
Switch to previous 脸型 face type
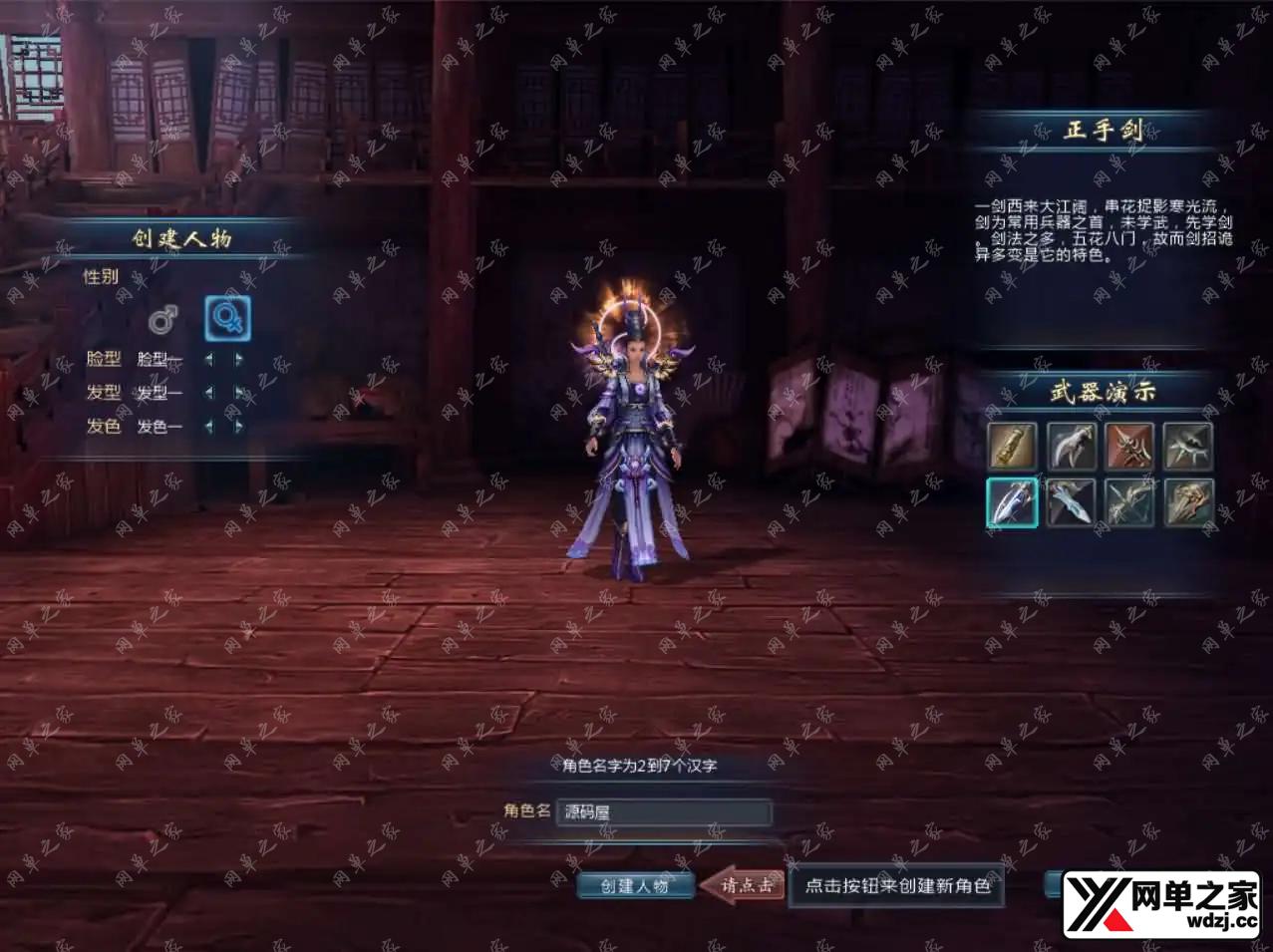209,359
